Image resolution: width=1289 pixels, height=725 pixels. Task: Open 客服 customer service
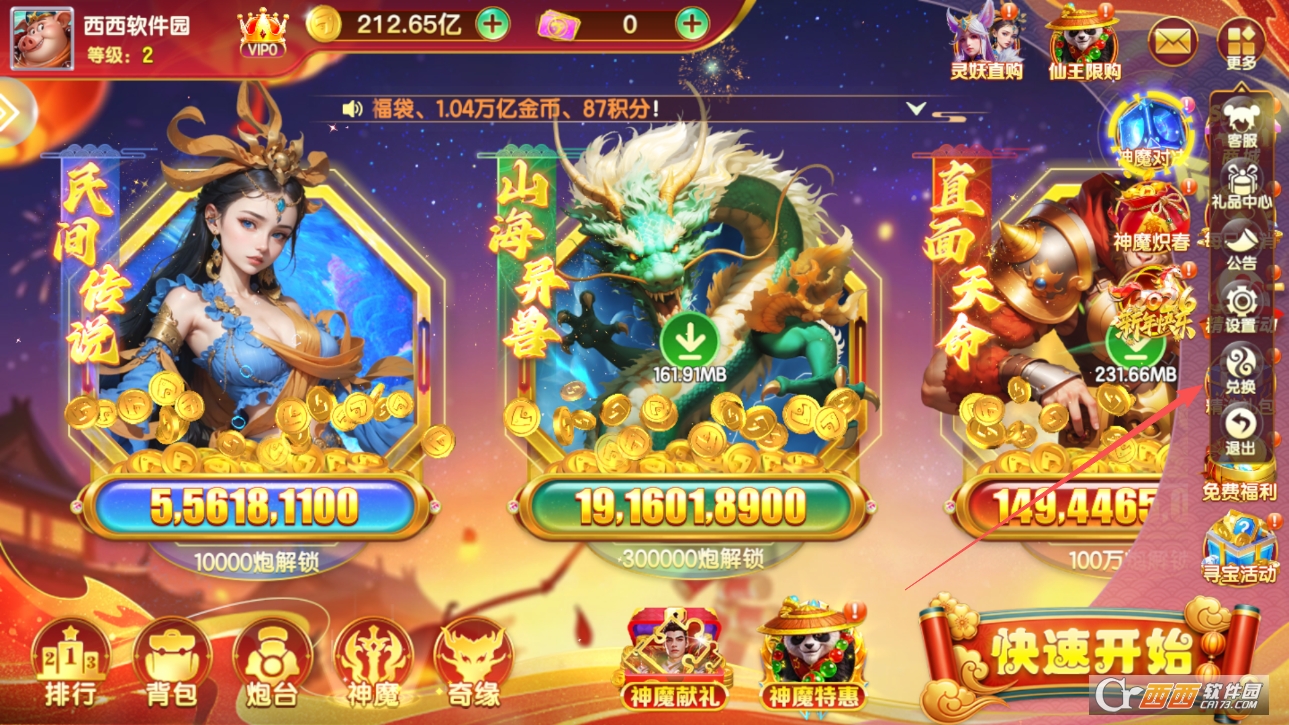click(1242, 125)
